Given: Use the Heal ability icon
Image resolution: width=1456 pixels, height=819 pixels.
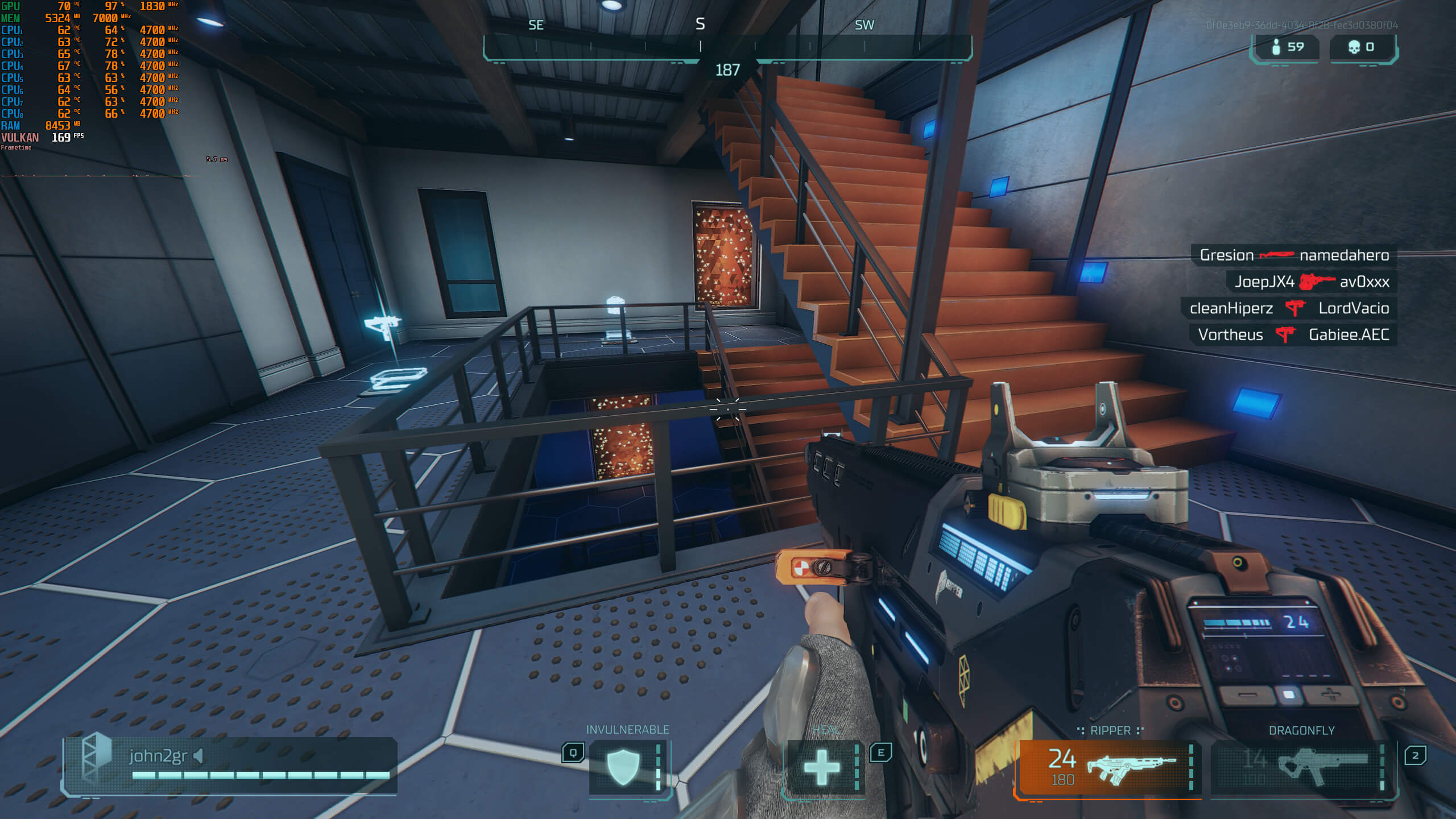Looking at the screenshot, I should [822, 767].
